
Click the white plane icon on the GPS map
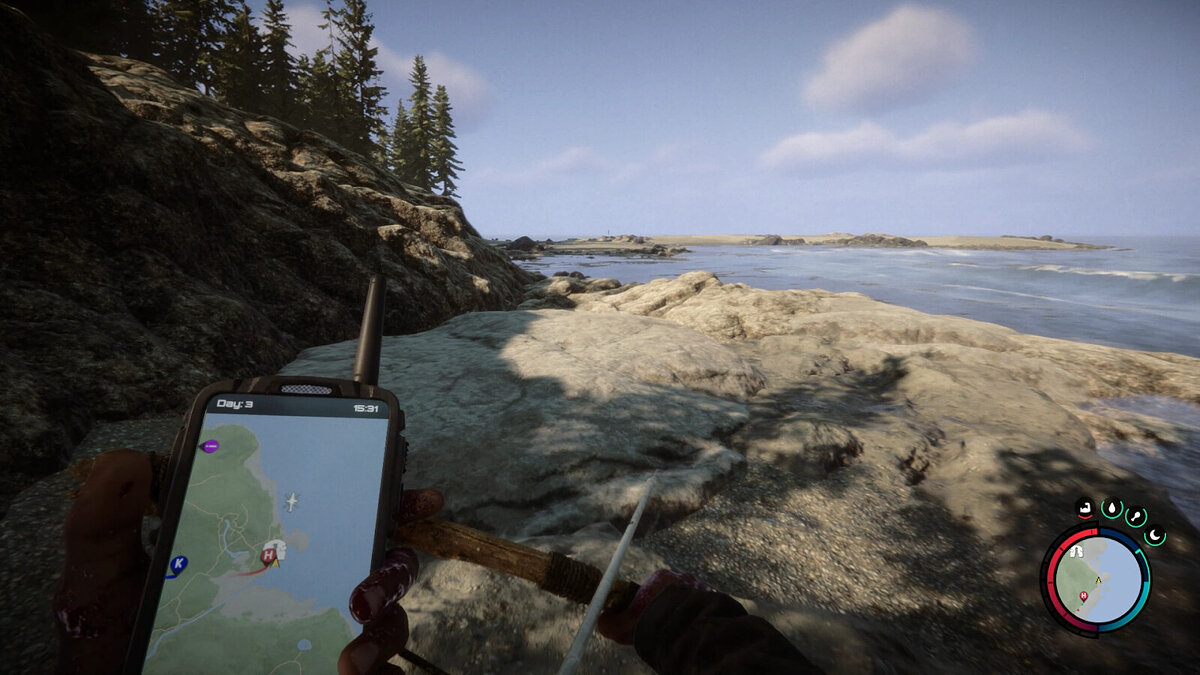[291, 501]
